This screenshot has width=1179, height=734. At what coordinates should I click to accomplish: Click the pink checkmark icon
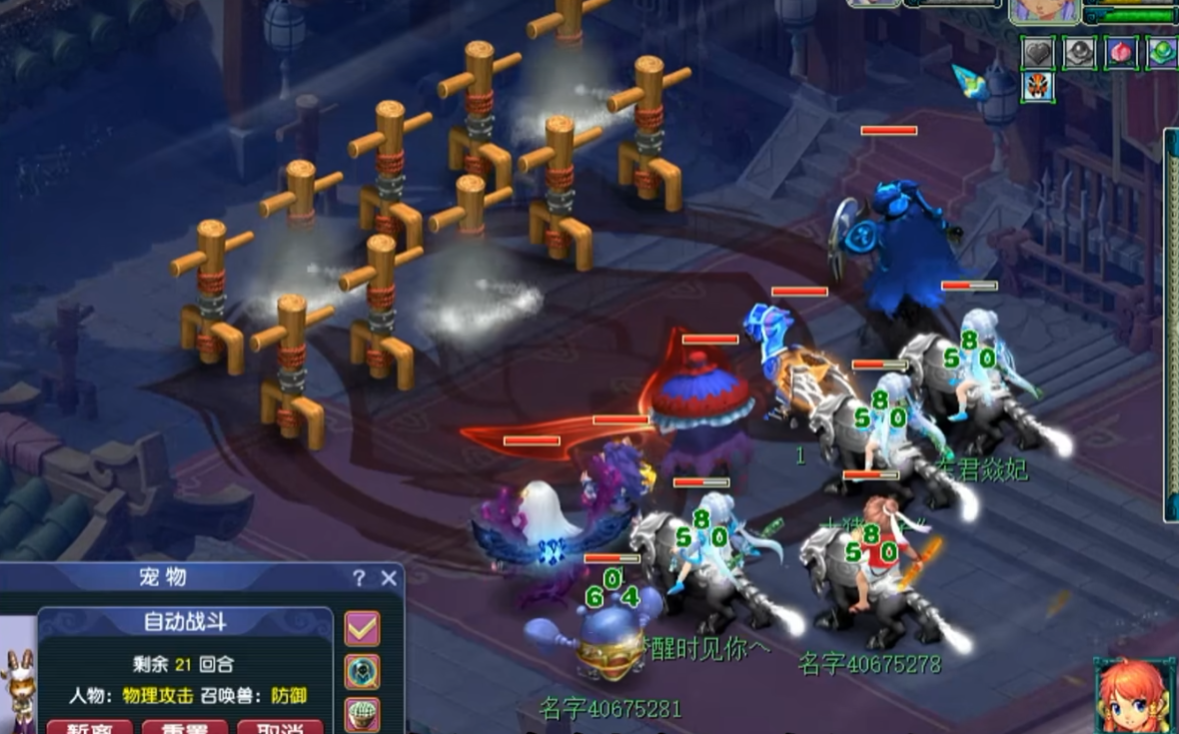(x=362, y=628)
